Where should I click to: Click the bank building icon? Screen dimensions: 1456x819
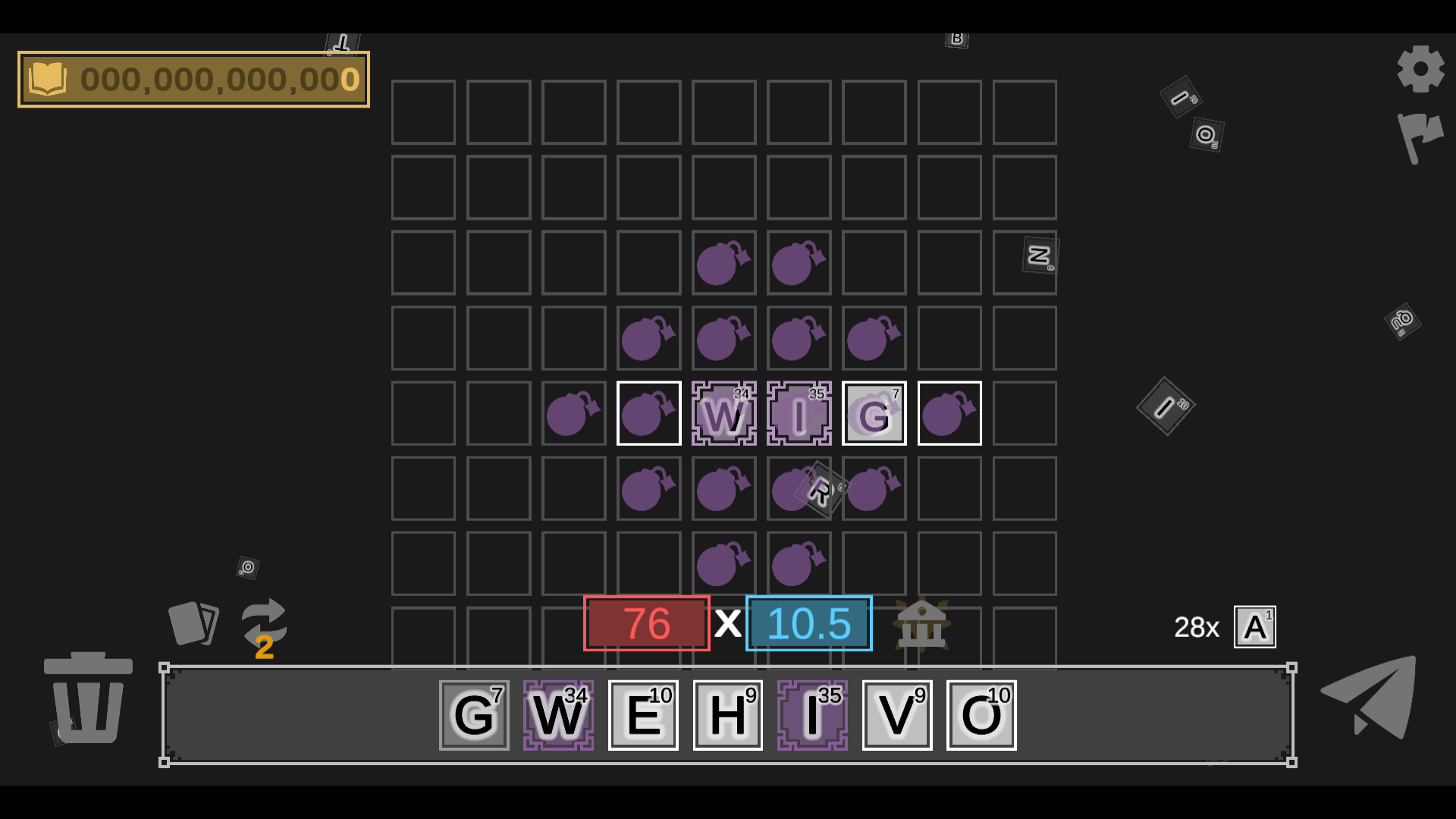click(x=922, y=623)
